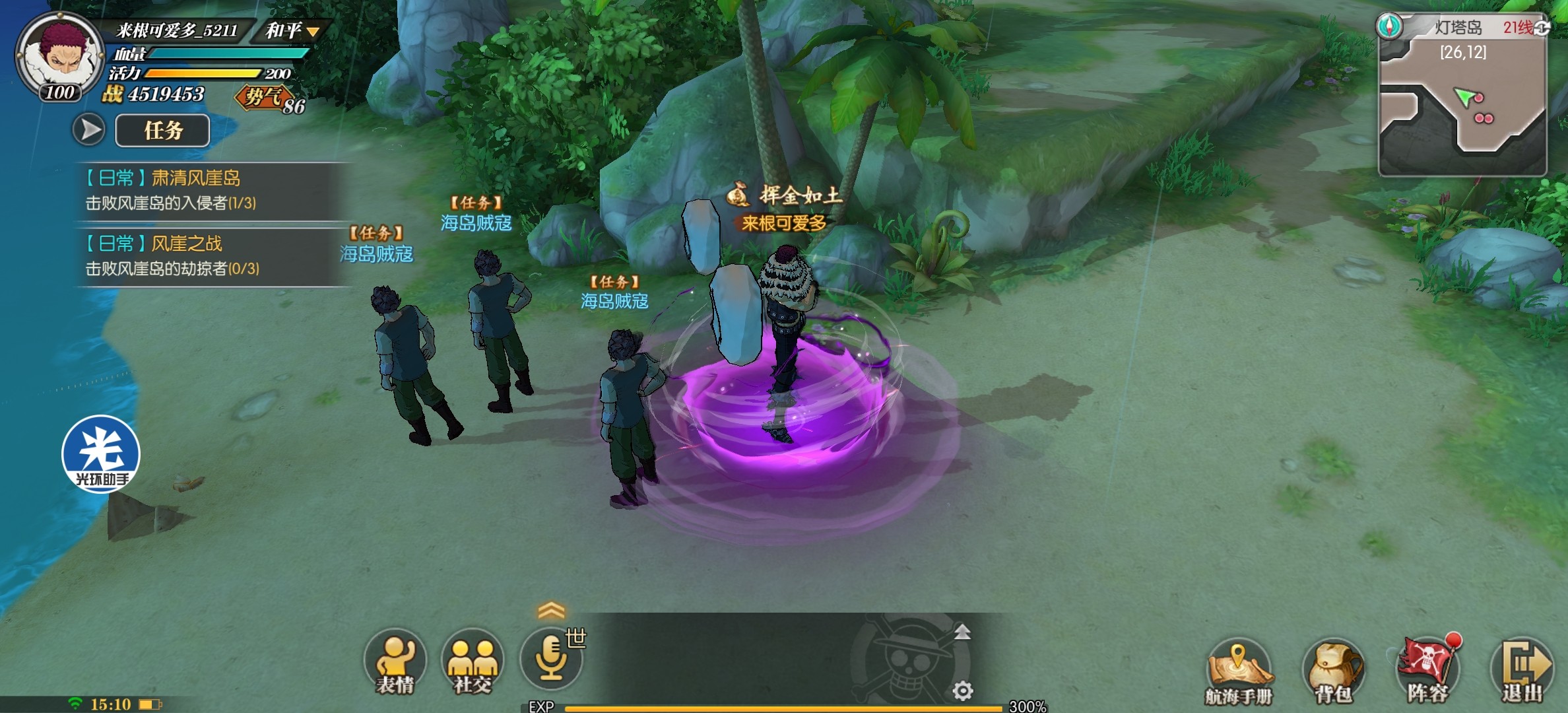
Task: Click the 退出 exit button
Action: click(1522, 670)
